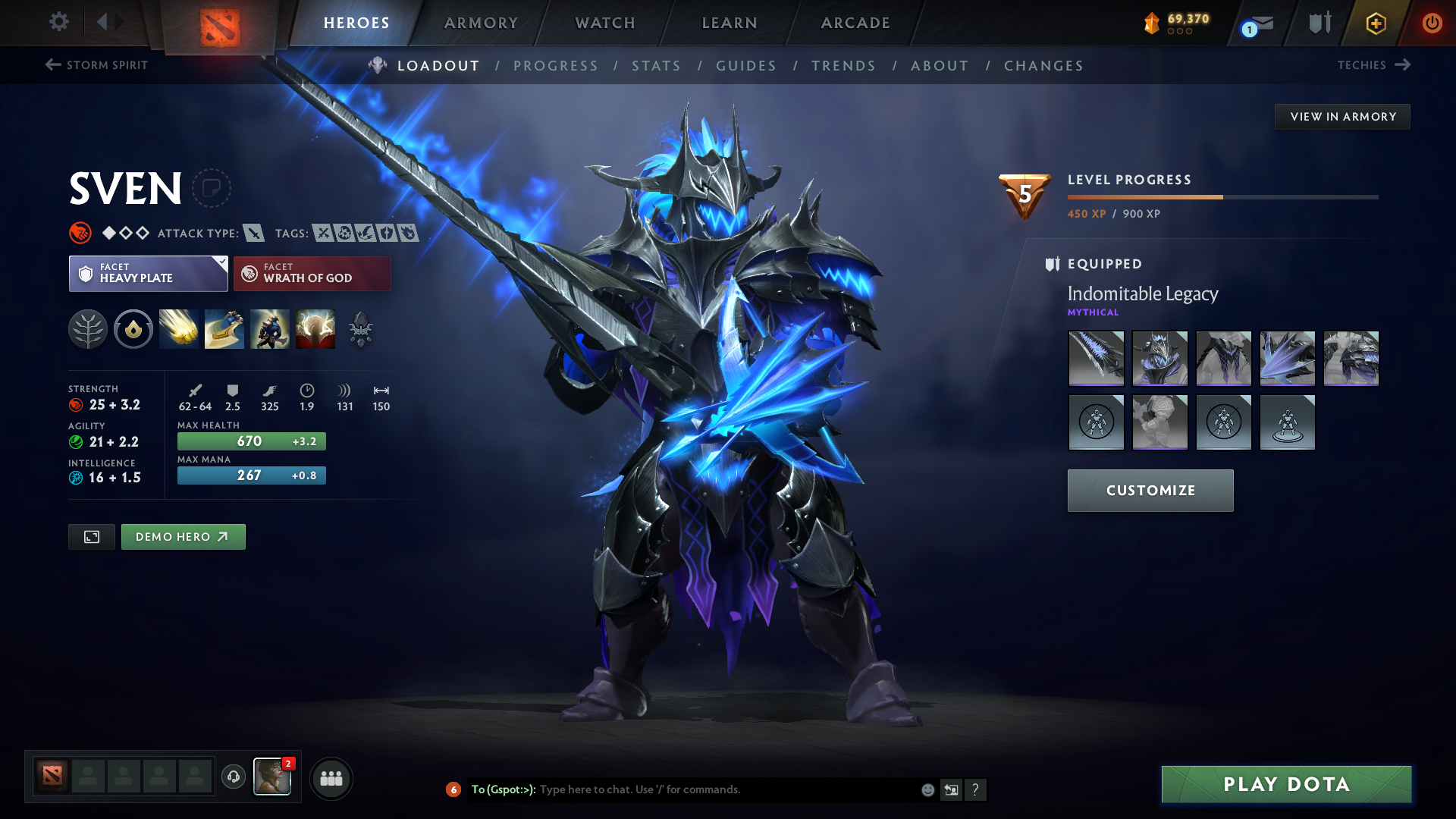The image size is (1456, 819).
Task: Click the God's Strength ability icon
Action: tap(315, 328)
